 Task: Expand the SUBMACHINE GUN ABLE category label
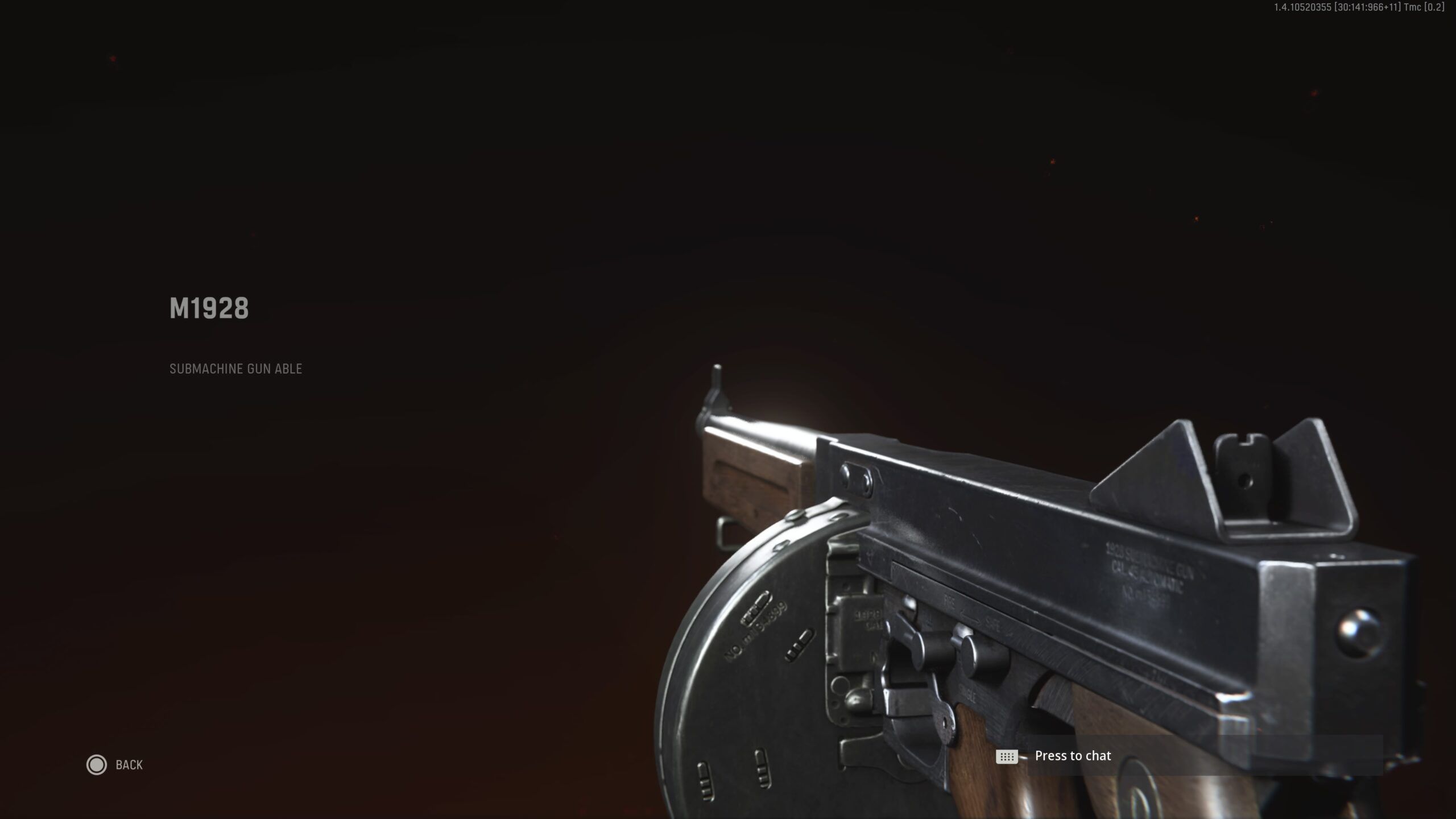(235, 369)
